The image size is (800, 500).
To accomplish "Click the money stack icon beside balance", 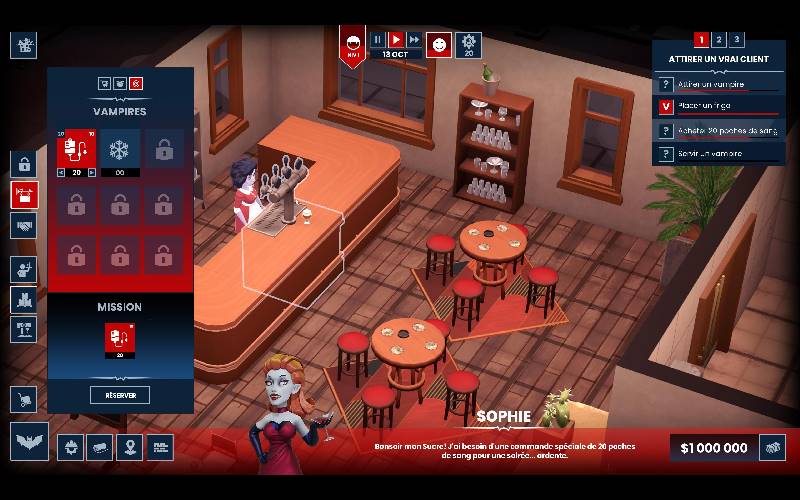I will [772, 447].
